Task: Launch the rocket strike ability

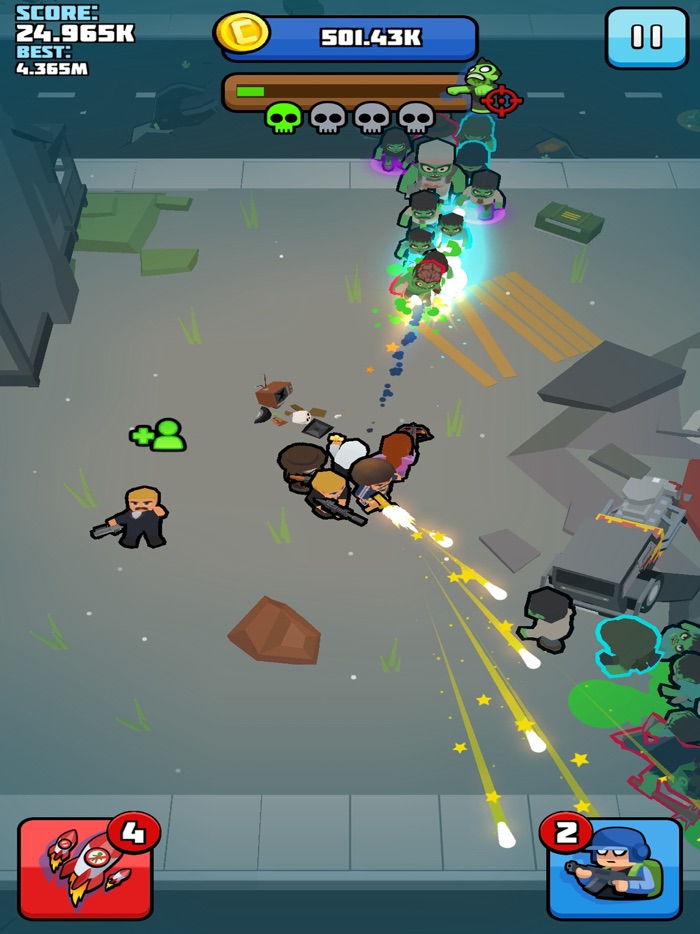Action: (85, 867)
